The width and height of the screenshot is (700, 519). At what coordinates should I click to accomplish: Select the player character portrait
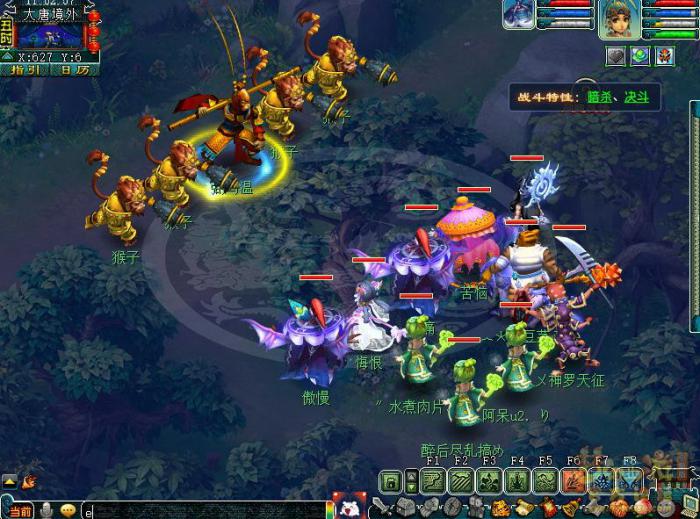pos(619,19)
